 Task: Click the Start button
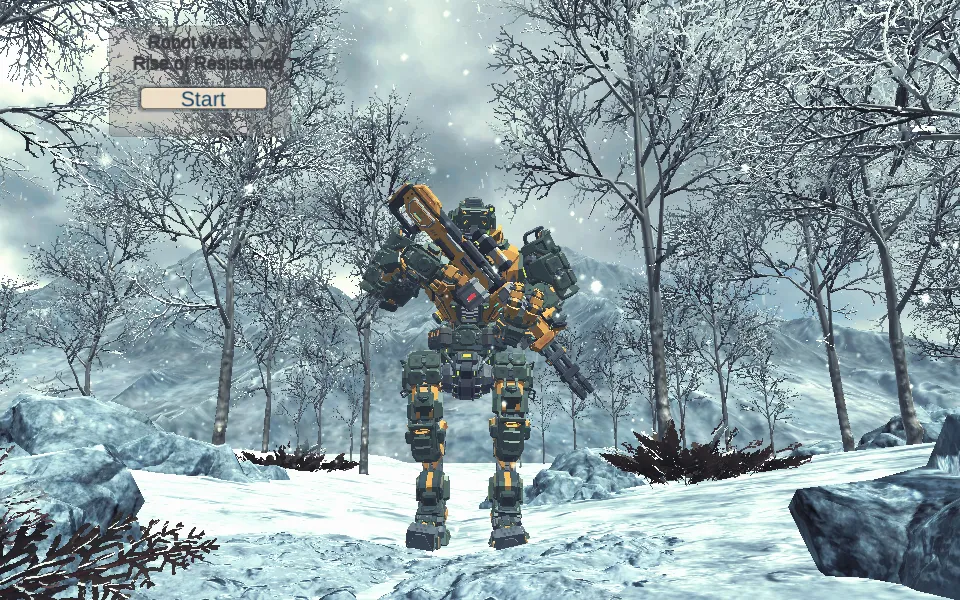[203, 98]
